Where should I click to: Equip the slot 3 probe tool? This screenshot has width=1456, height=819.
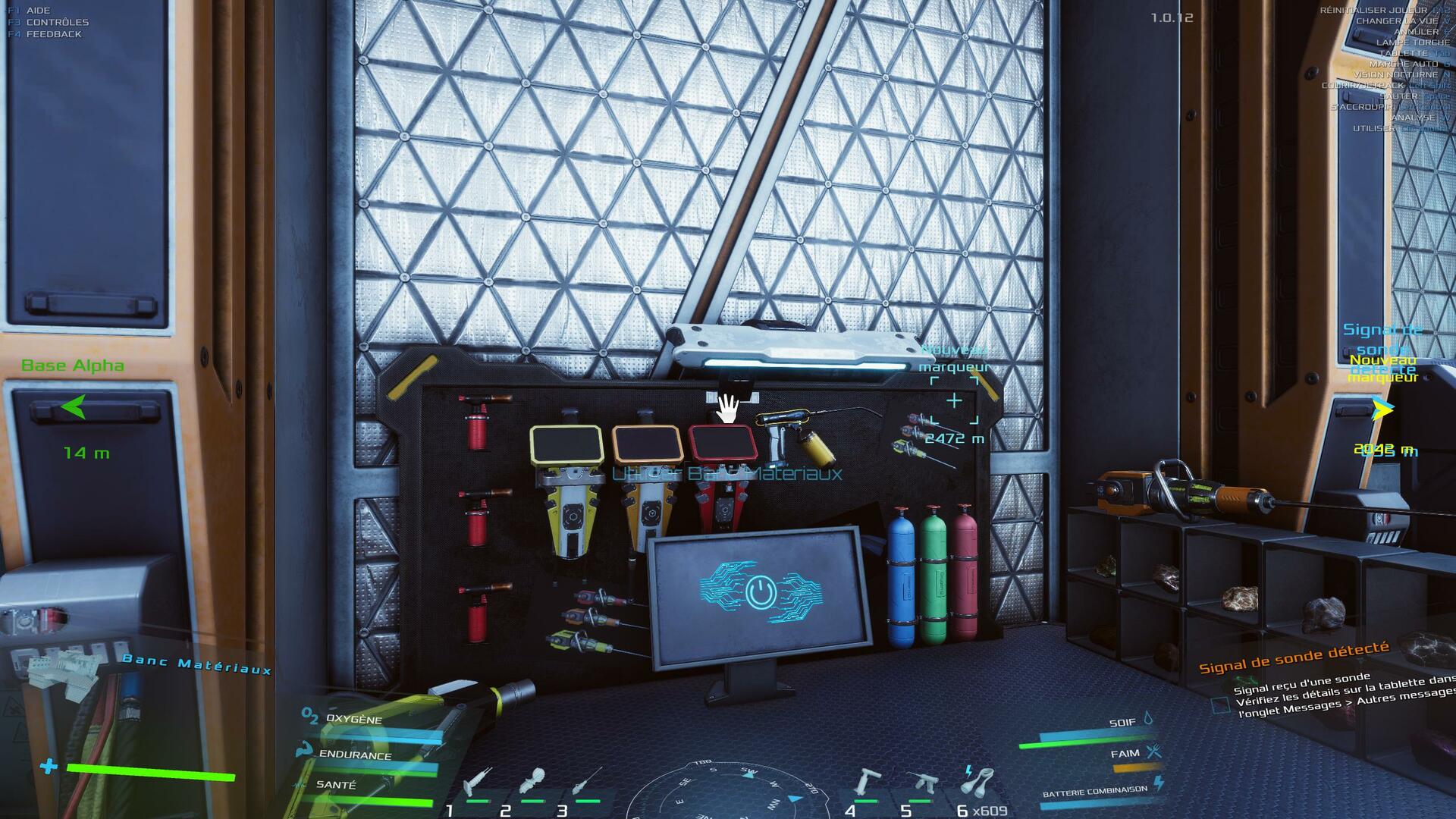pos(588,781)
